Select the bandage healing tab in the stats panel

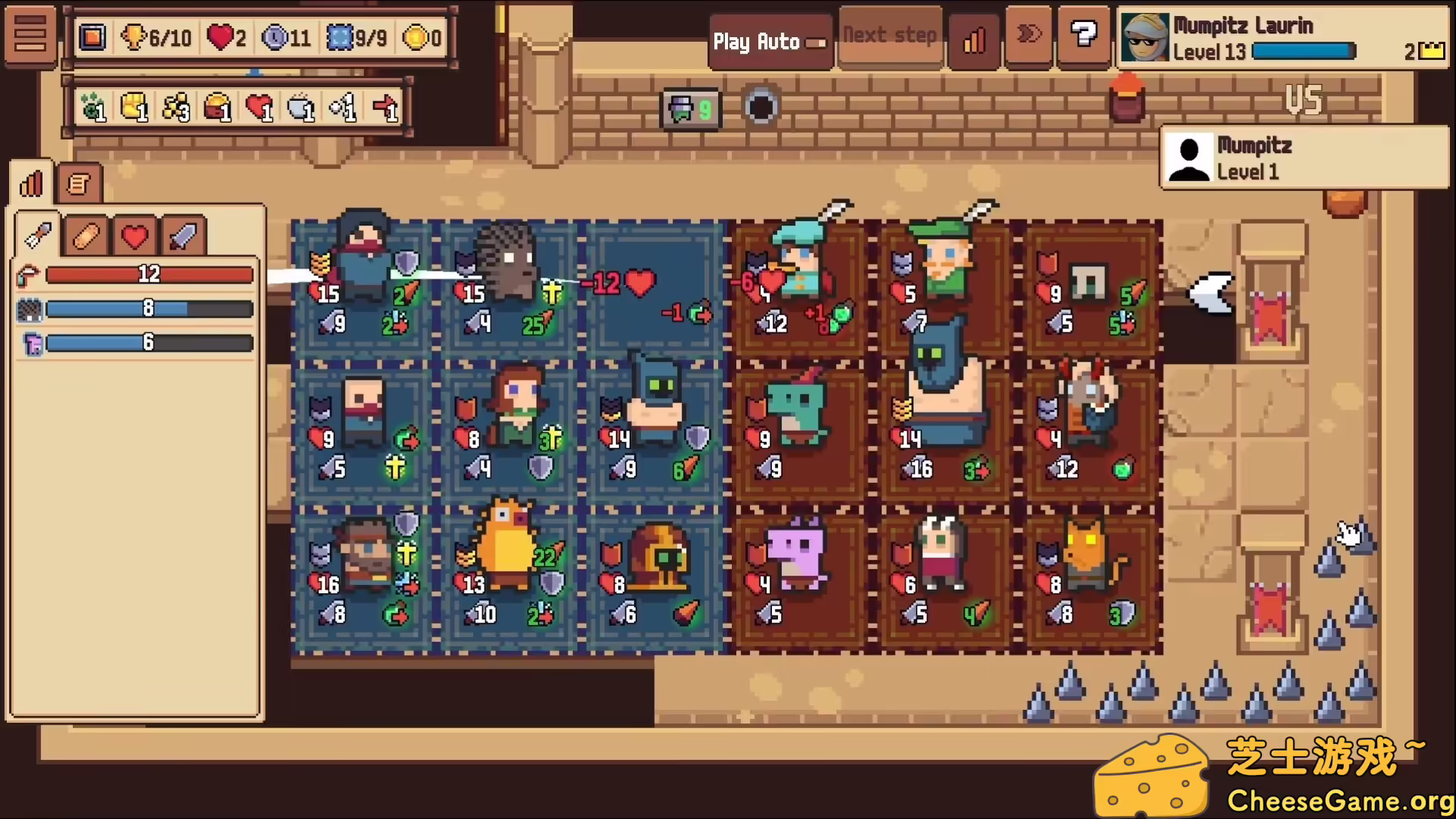[x=86, y=235]
